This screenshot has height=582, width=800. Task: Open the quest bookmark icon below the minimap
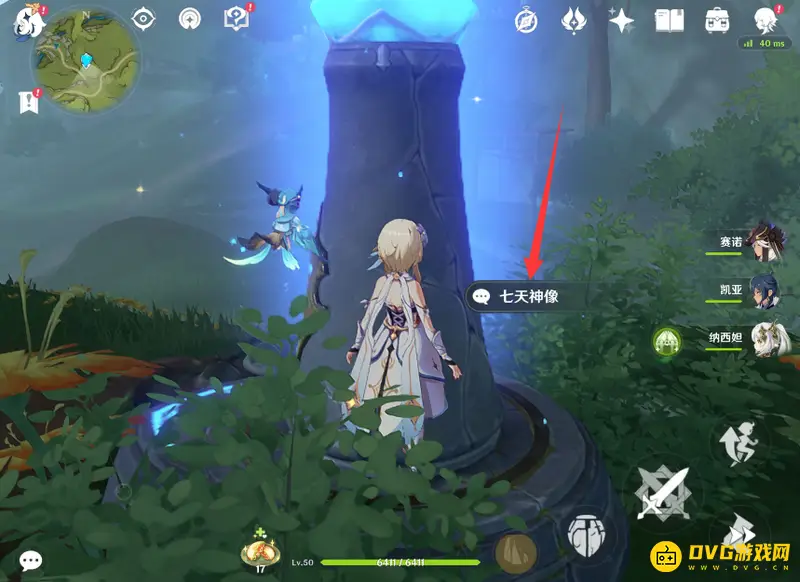point(26,100)
